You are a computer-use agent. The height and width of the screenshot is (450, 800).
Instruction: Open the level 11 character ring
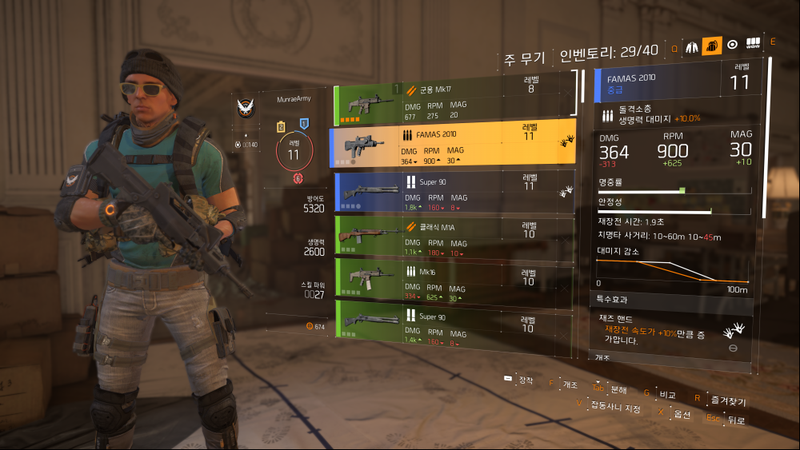coord(293,150)
